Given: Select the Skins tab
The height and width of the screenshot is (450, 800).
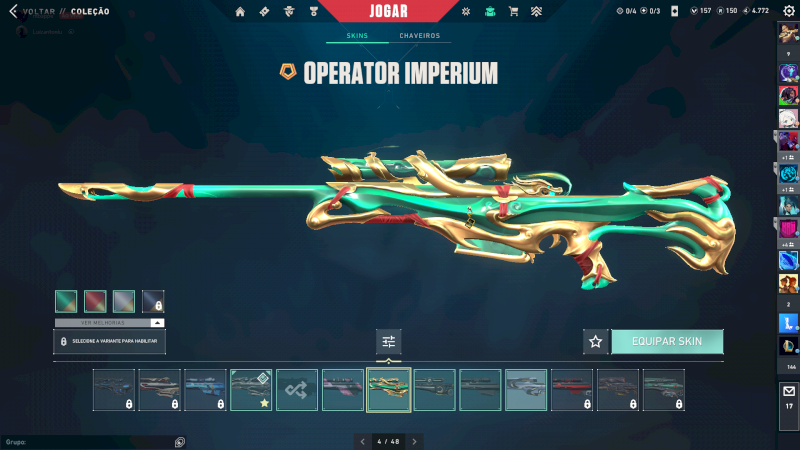Looking at the screenshot, I should click(357, 36).
